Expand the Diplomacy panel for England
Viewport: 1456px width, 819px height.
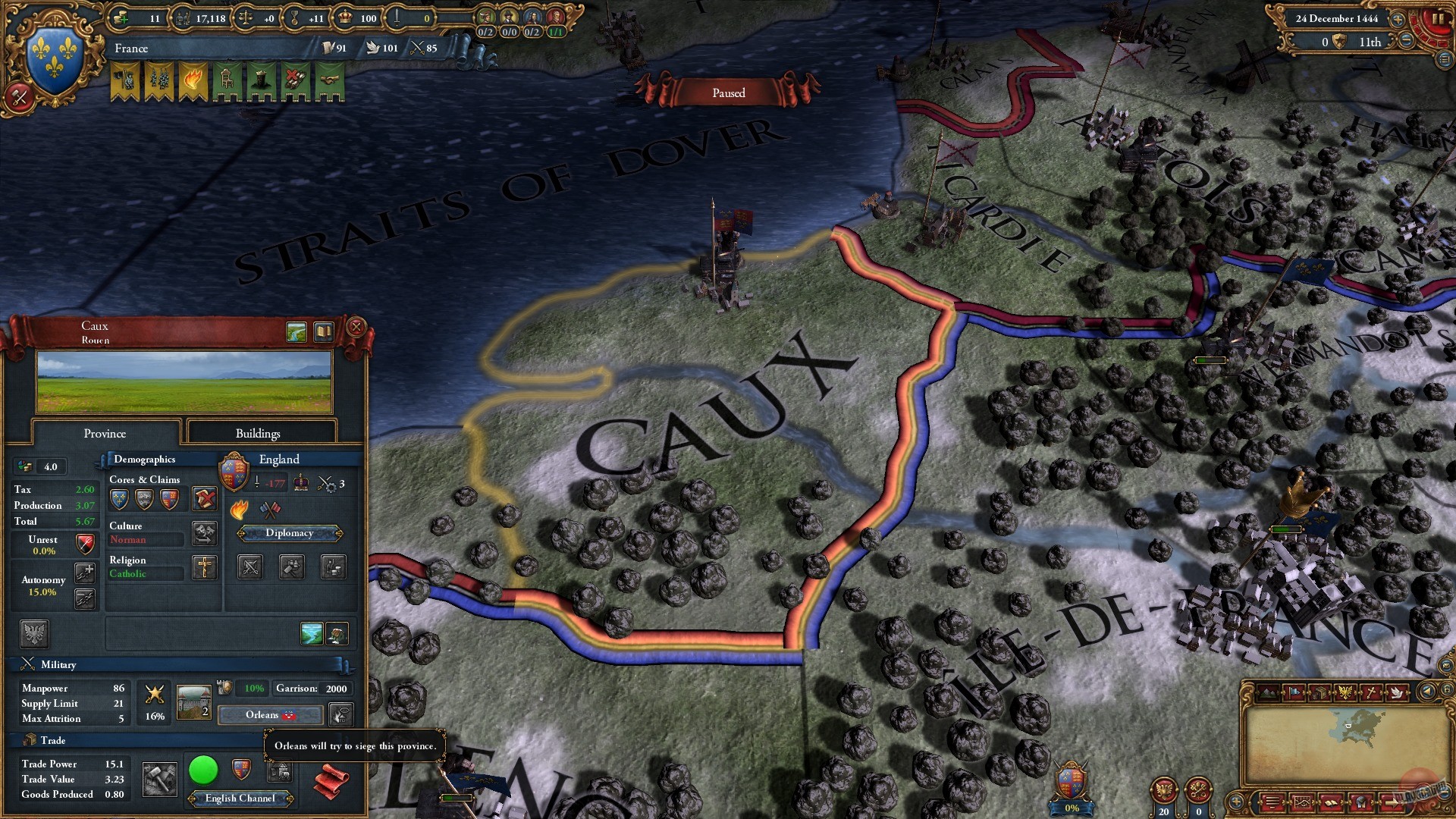coord(290,533)
